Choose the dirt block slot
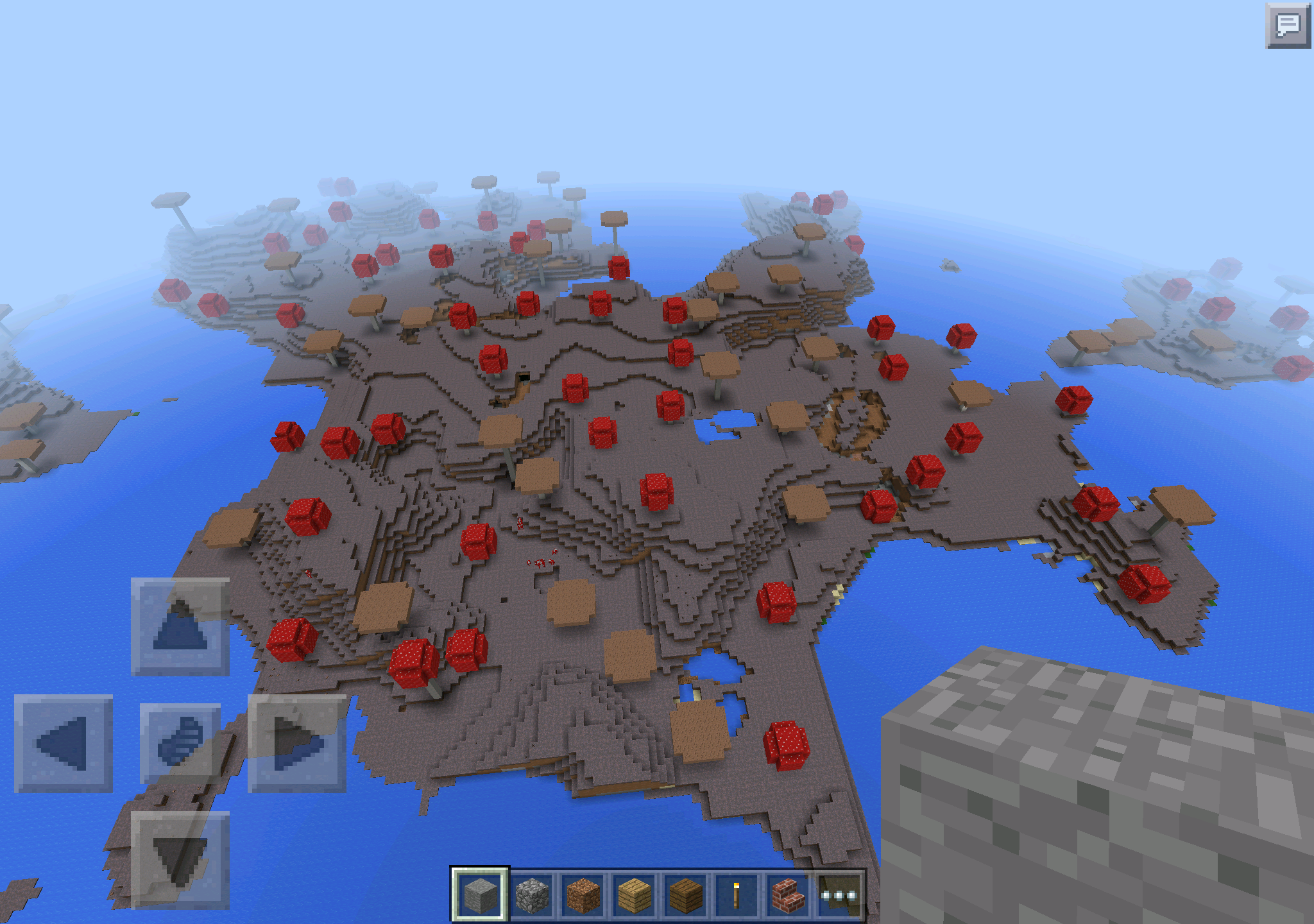1314x924 pixels. pyautogui.click(x=583, y=895)
